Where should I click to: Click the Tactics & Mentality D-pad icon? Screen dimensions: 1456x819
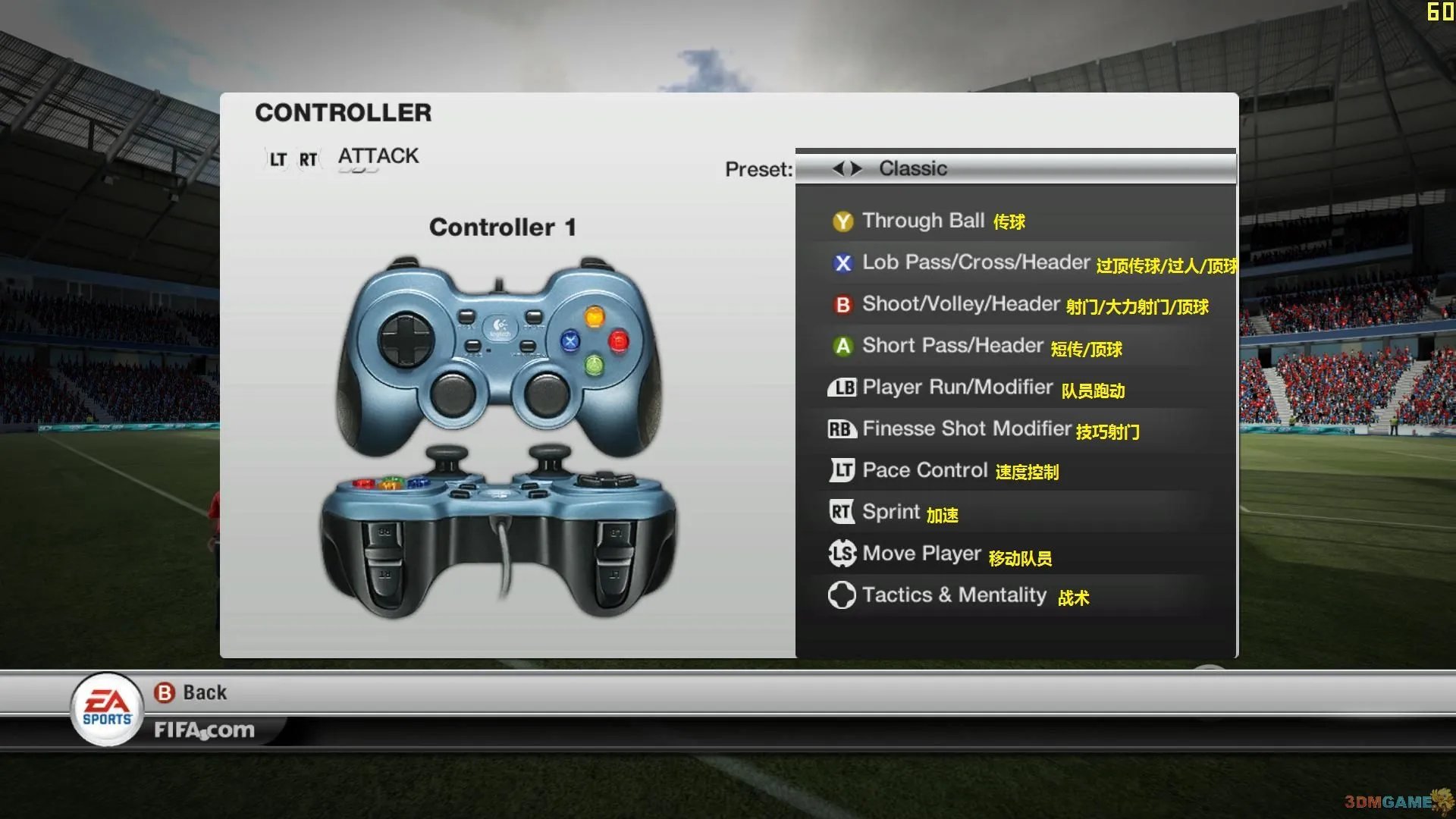pos(842,595)
